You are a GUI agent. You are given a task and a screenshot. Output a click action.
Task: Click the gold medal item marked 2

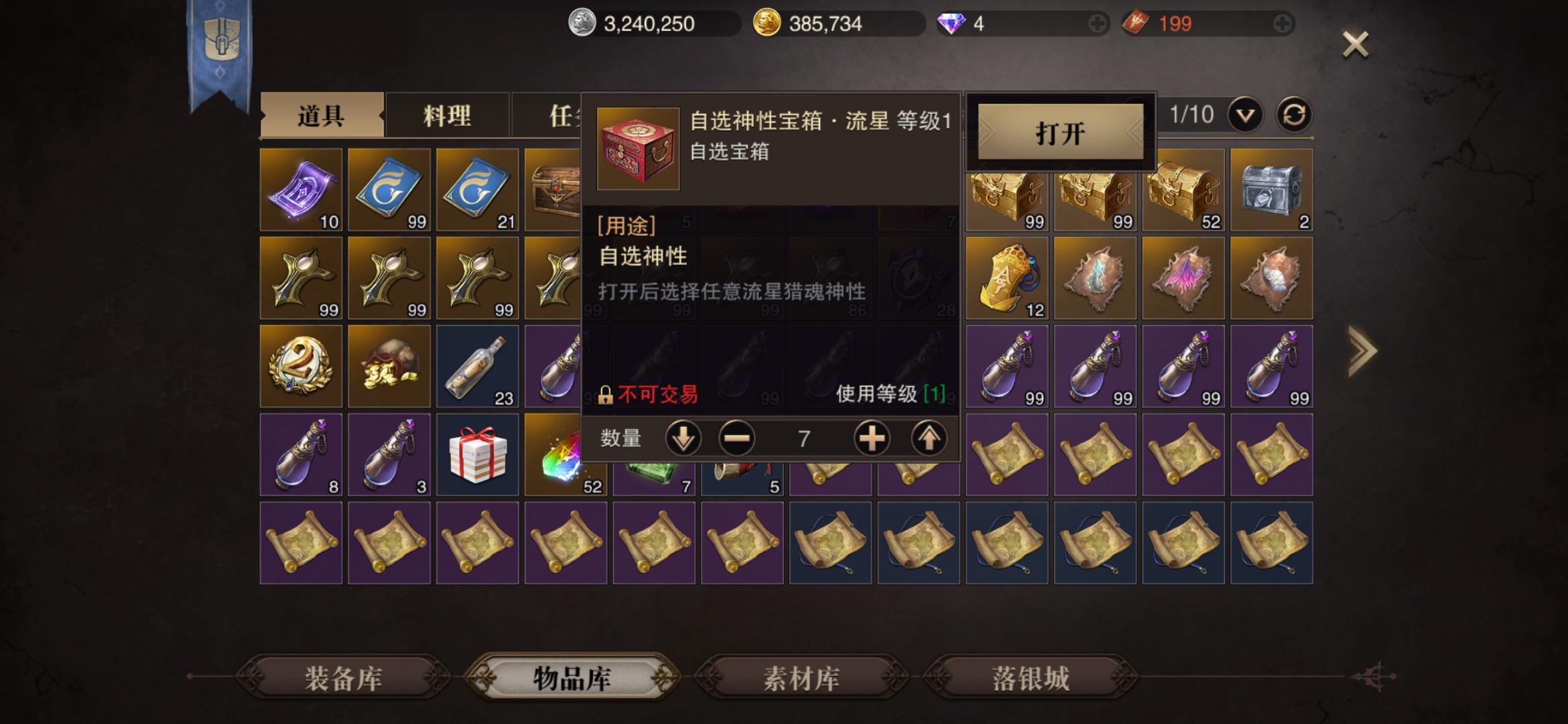tap(300, 366)
